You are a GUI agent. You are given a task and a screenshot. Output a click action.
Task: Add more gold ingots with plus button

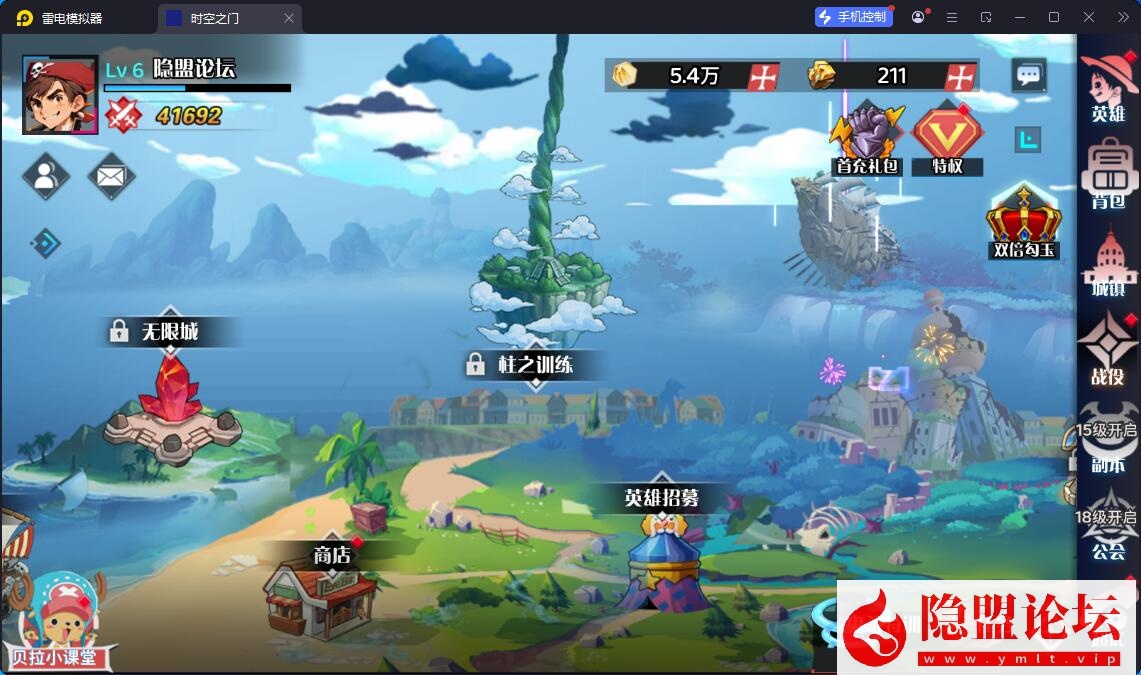coord(960,76)
